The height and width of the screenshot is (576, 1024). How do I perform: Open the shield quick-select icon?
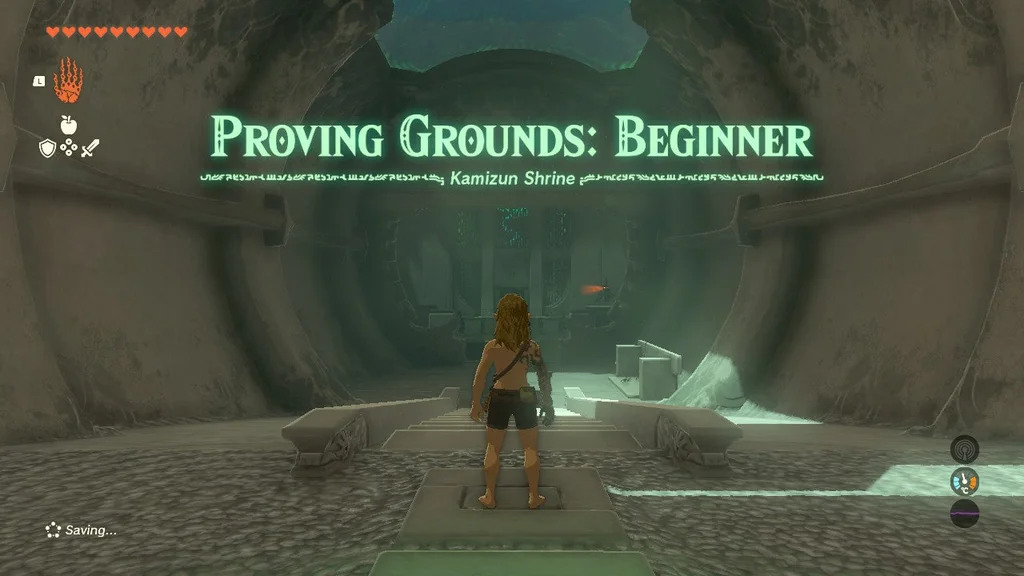point(47,148)
